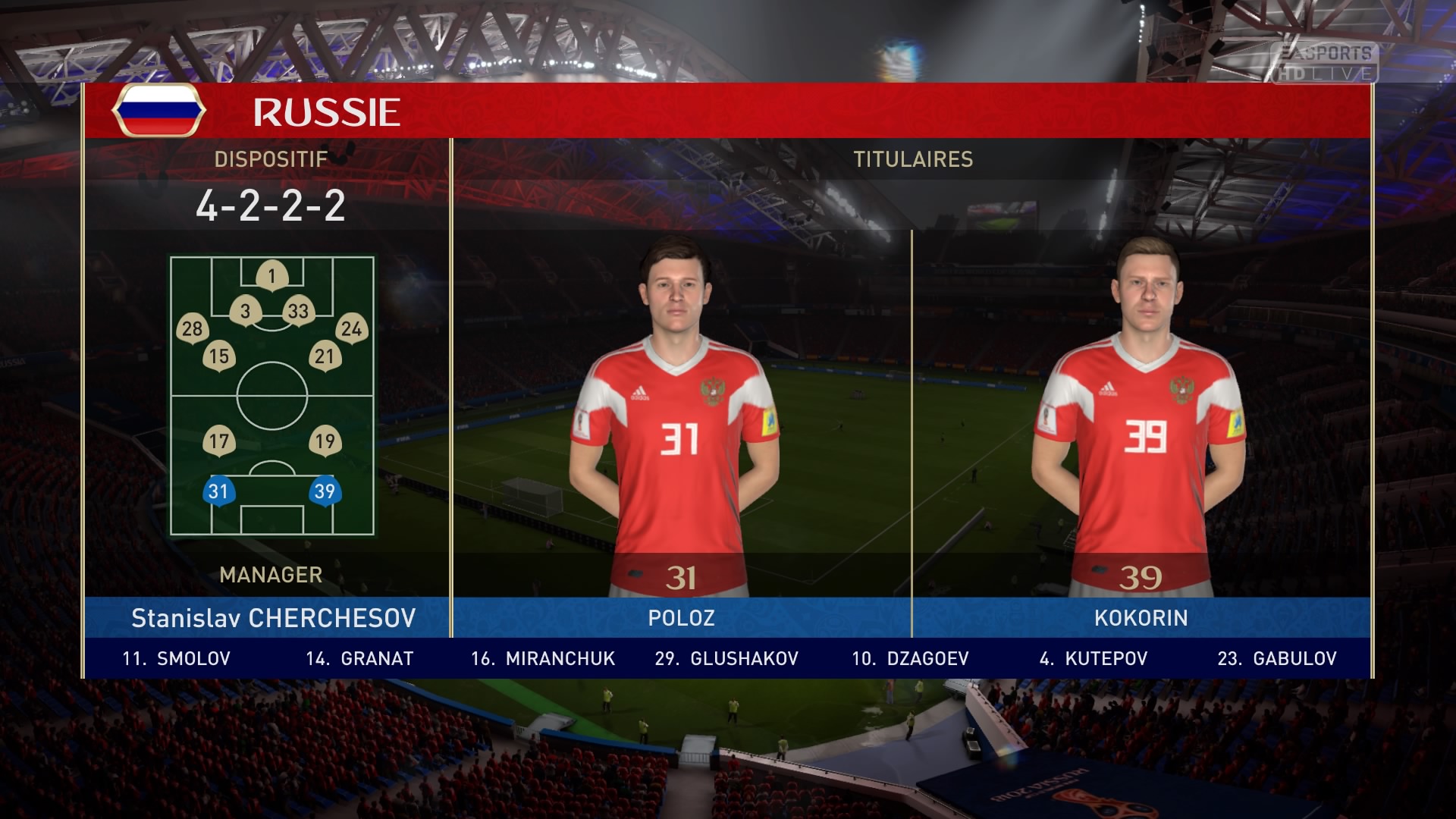Choose midfielder marker number 15
This screenshot has height=819, width=1456.
point(219,356)
